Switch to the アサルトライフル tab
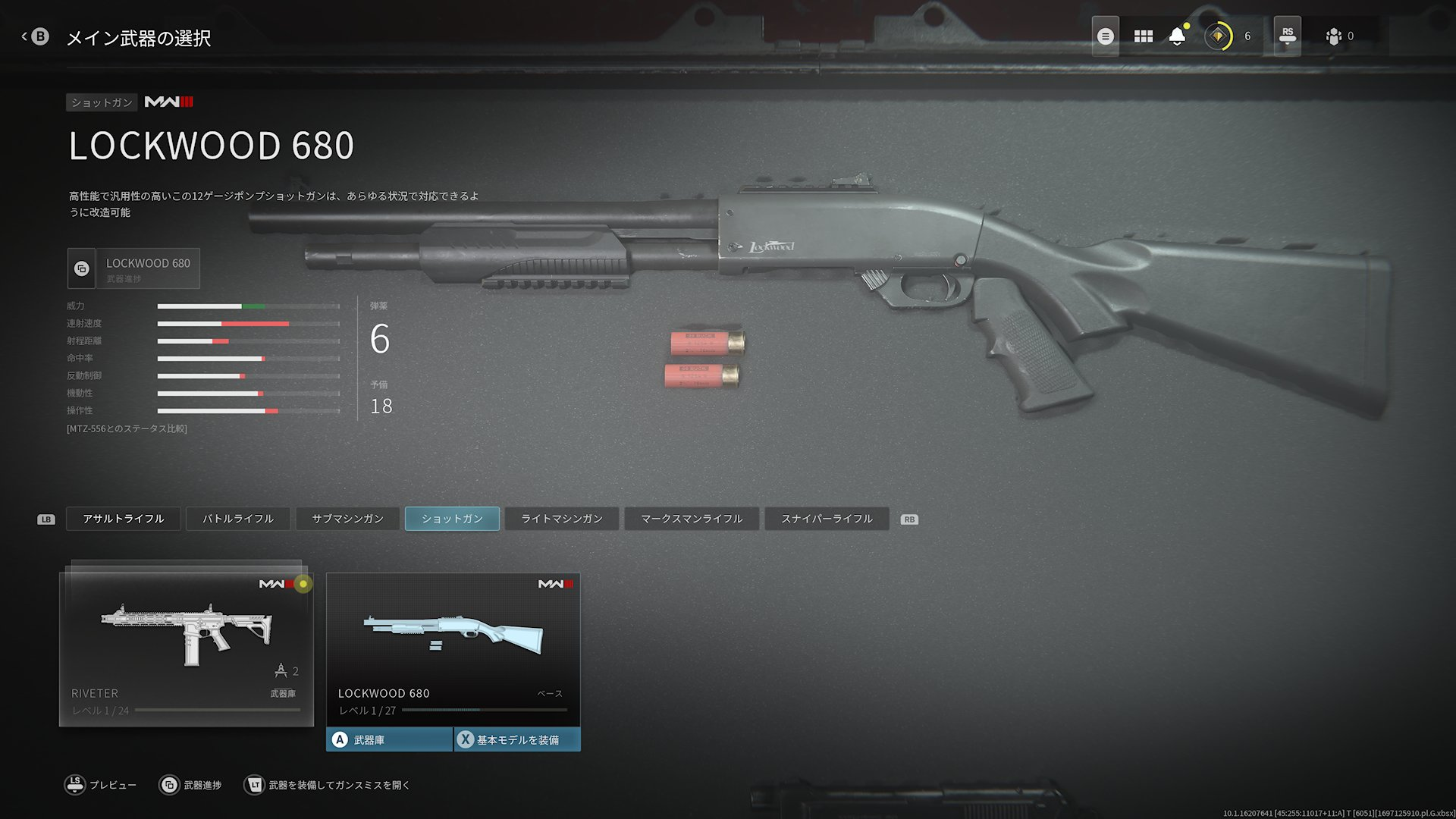The width and height of the screenshot is (1456, 819). coord(123,519)
